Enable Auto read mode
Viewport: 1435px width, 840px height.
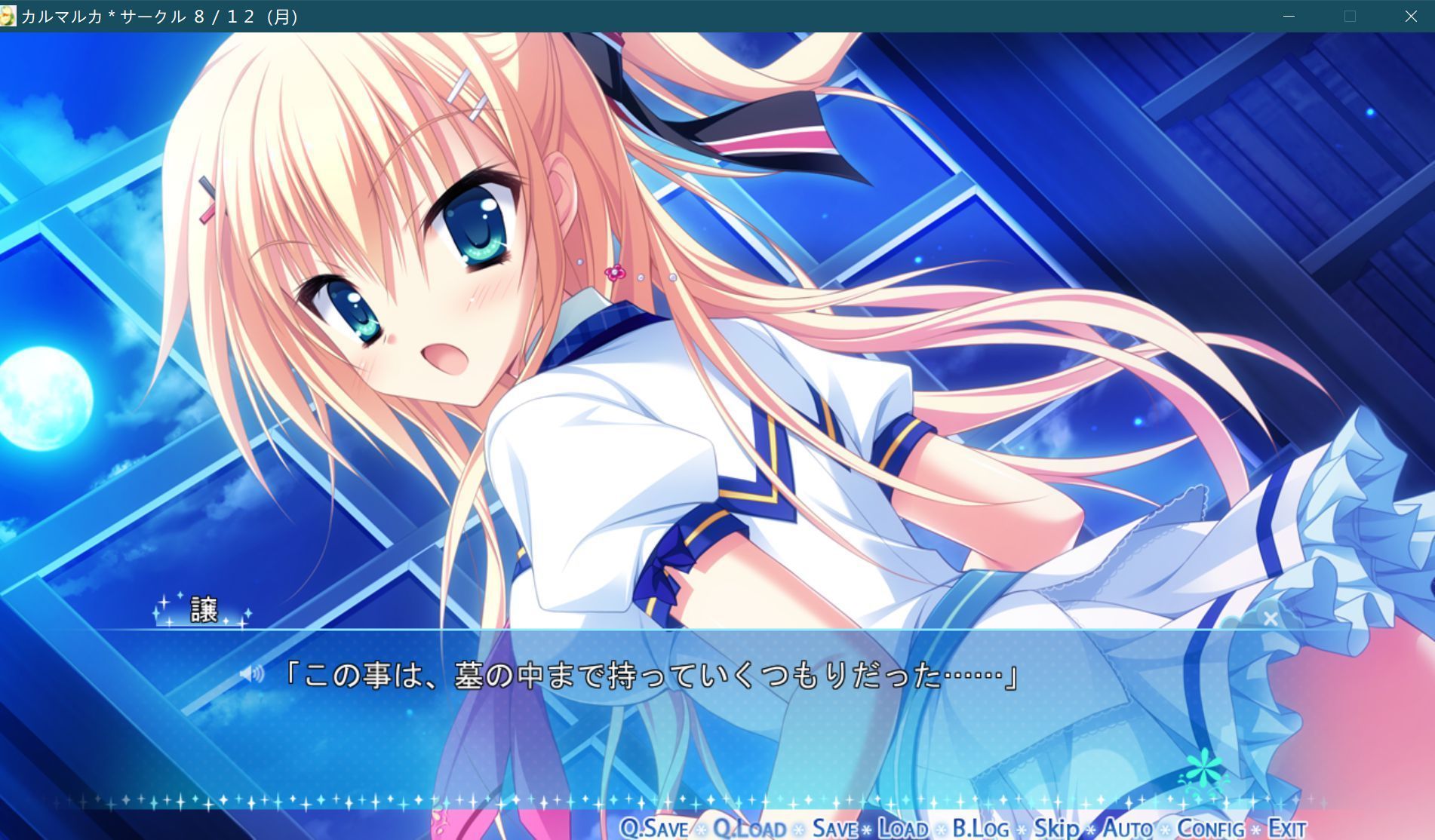point(1128,826)
